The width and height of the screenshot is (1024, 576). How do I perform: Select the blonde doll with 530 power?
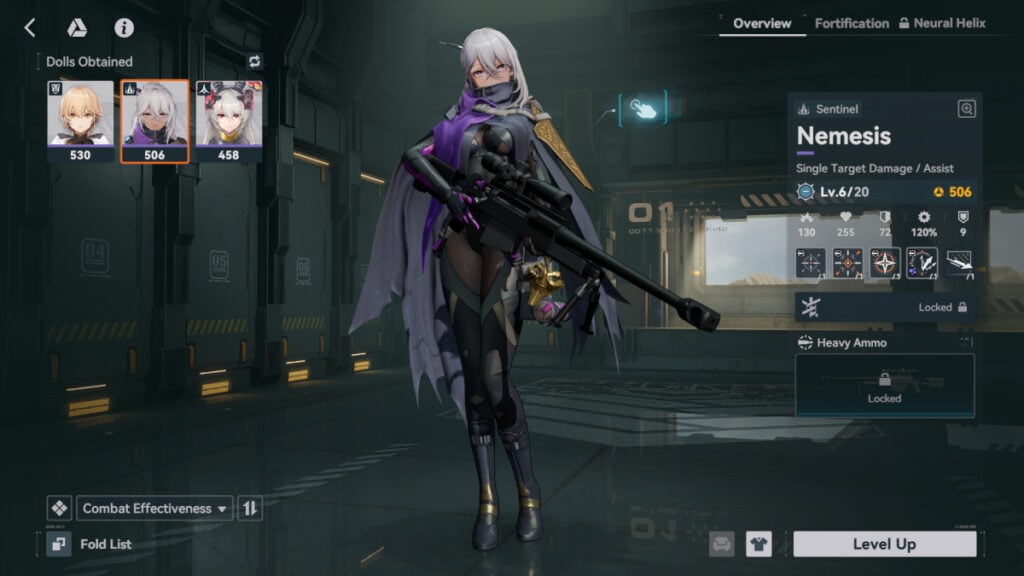pos(80,121)
